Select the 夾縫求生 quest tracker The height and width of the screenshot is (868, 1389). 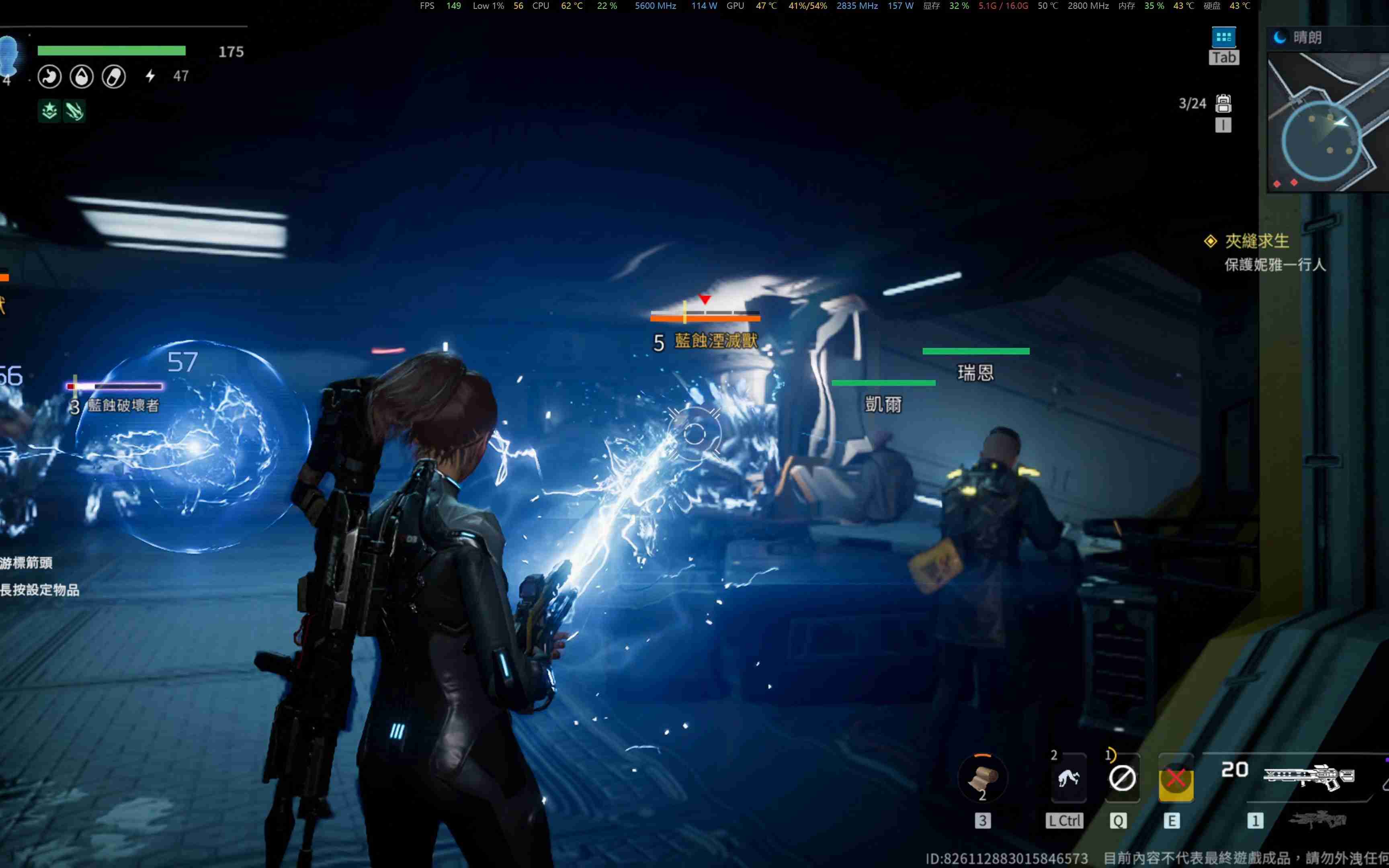(1256, 241)
